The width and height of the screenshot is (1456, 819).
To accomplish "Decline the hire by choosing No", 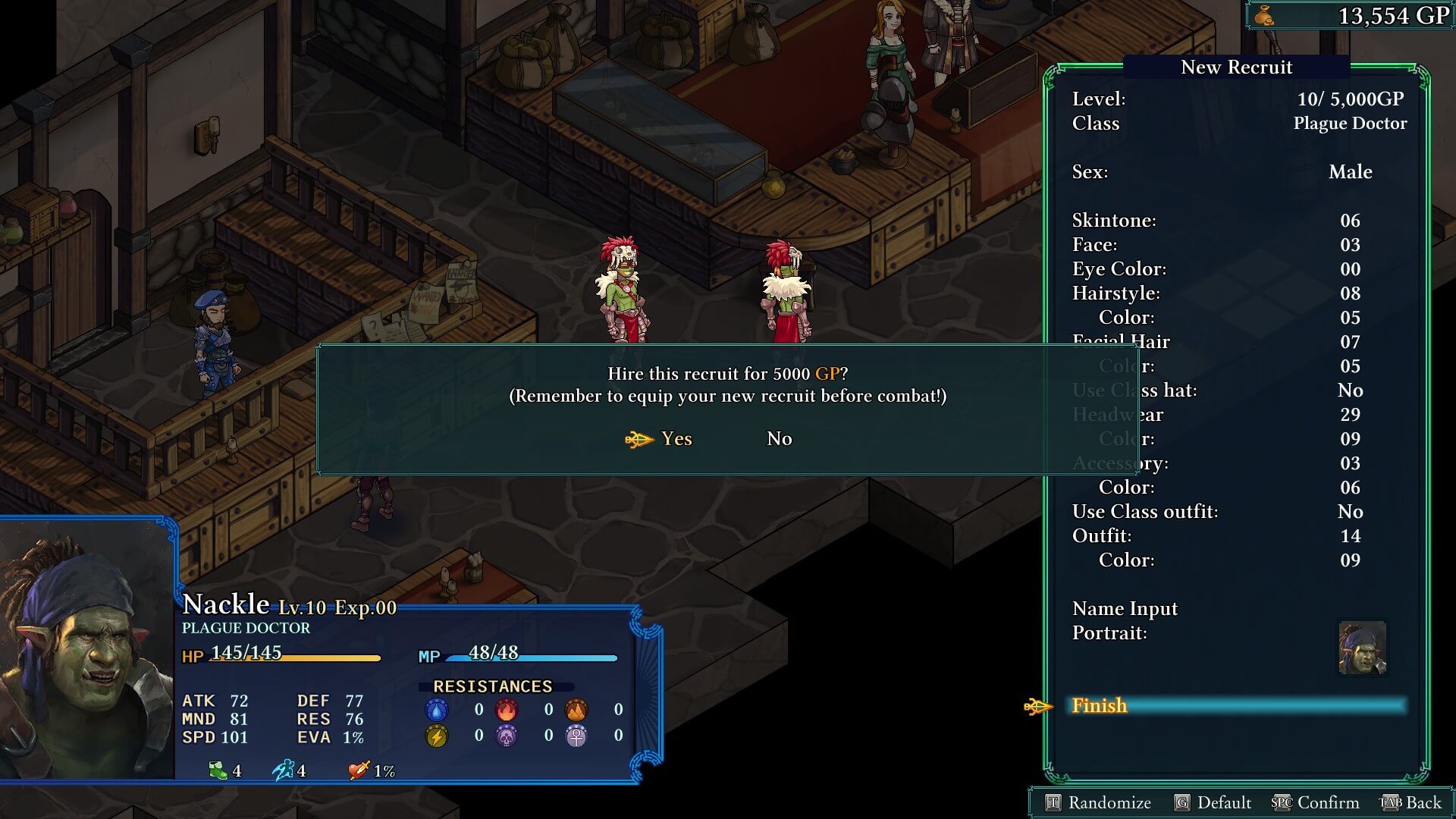I will click(x=779, y=439).
